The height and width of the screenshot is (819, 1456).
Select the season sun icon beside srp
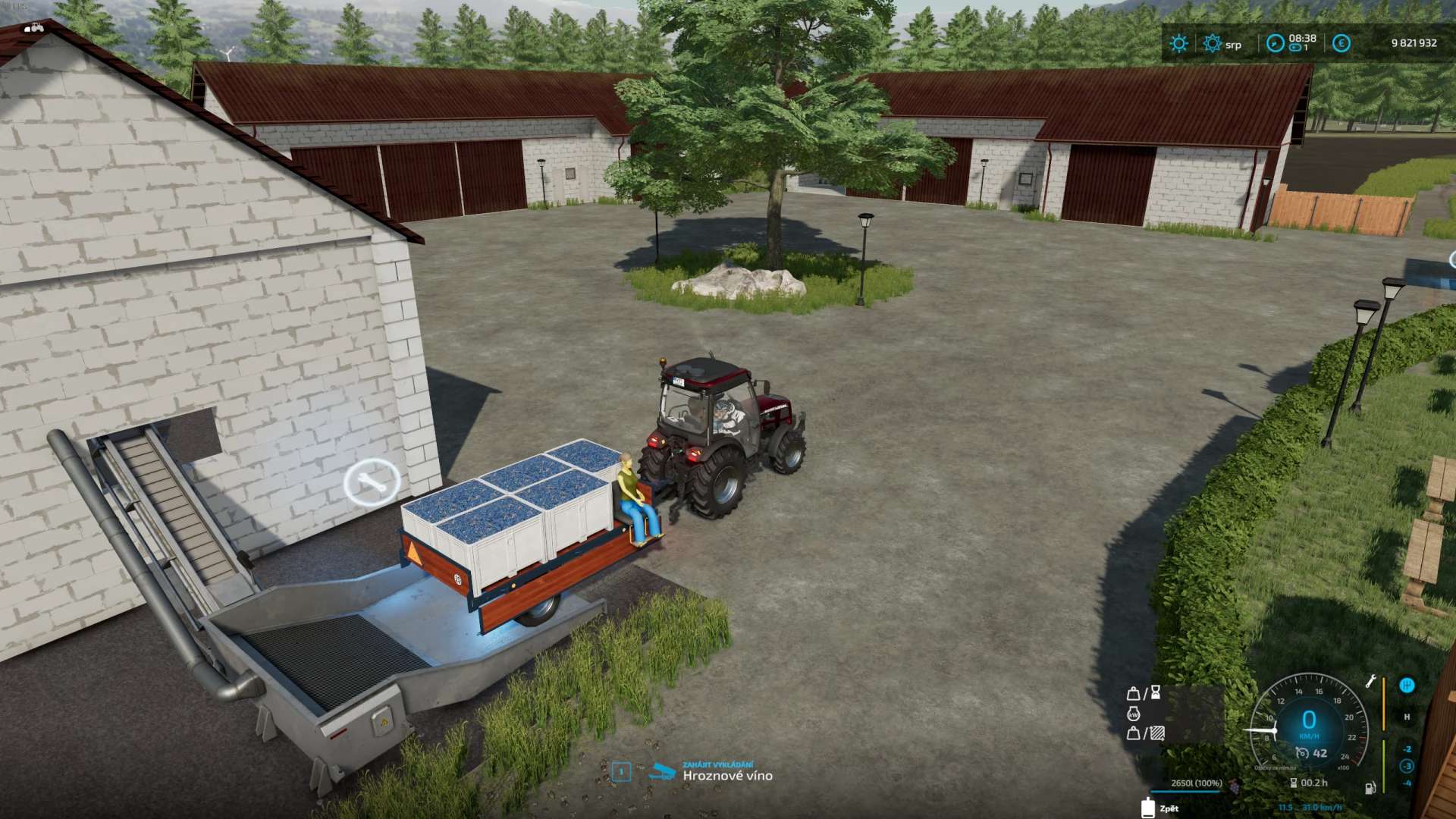pos(1212,43)
